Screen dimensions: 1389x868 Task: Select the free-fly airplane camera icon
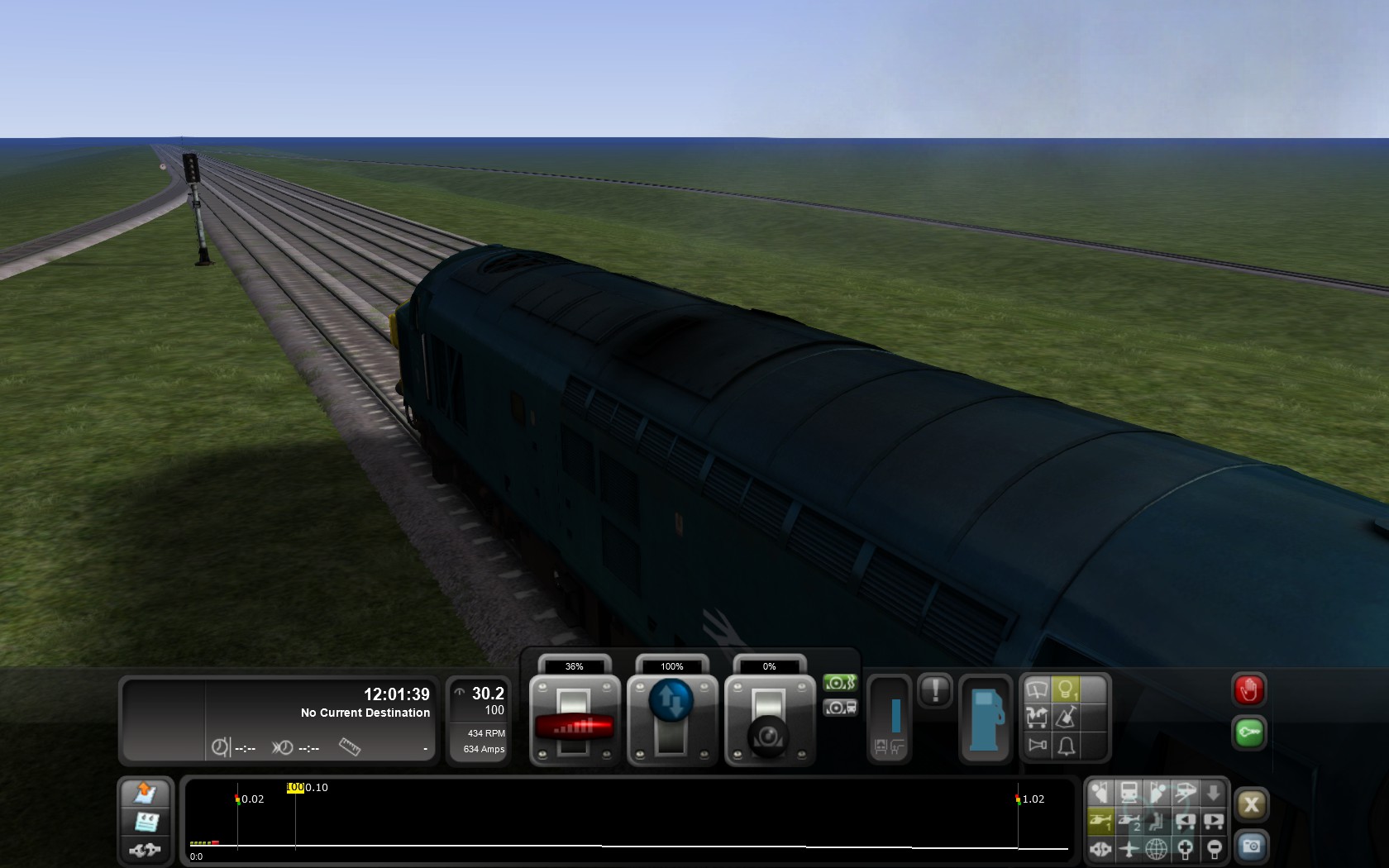tap(1129, 848)
